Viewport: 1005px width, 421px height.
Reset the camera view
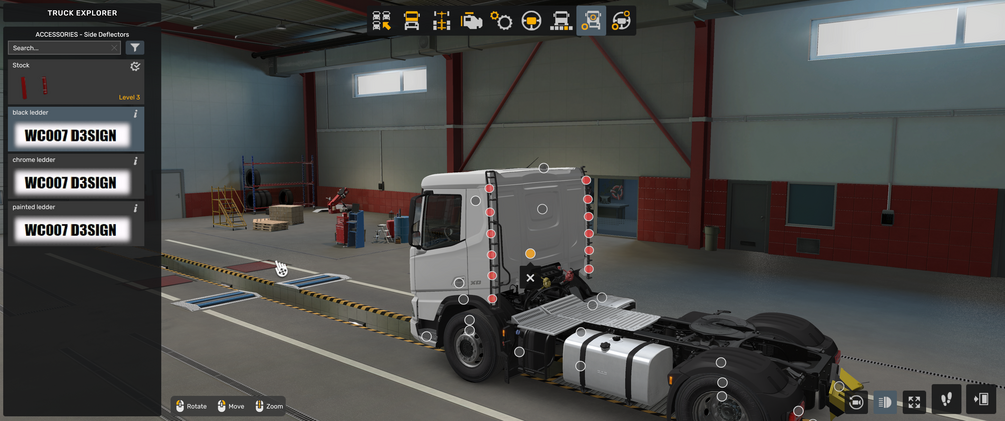click(856, 402)
